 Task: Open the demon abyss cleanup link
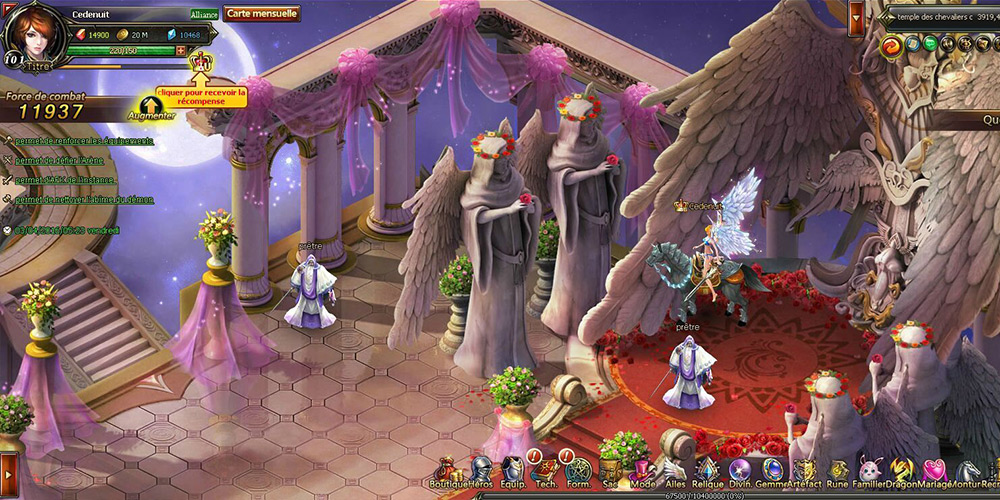click(x=83, y=199)
